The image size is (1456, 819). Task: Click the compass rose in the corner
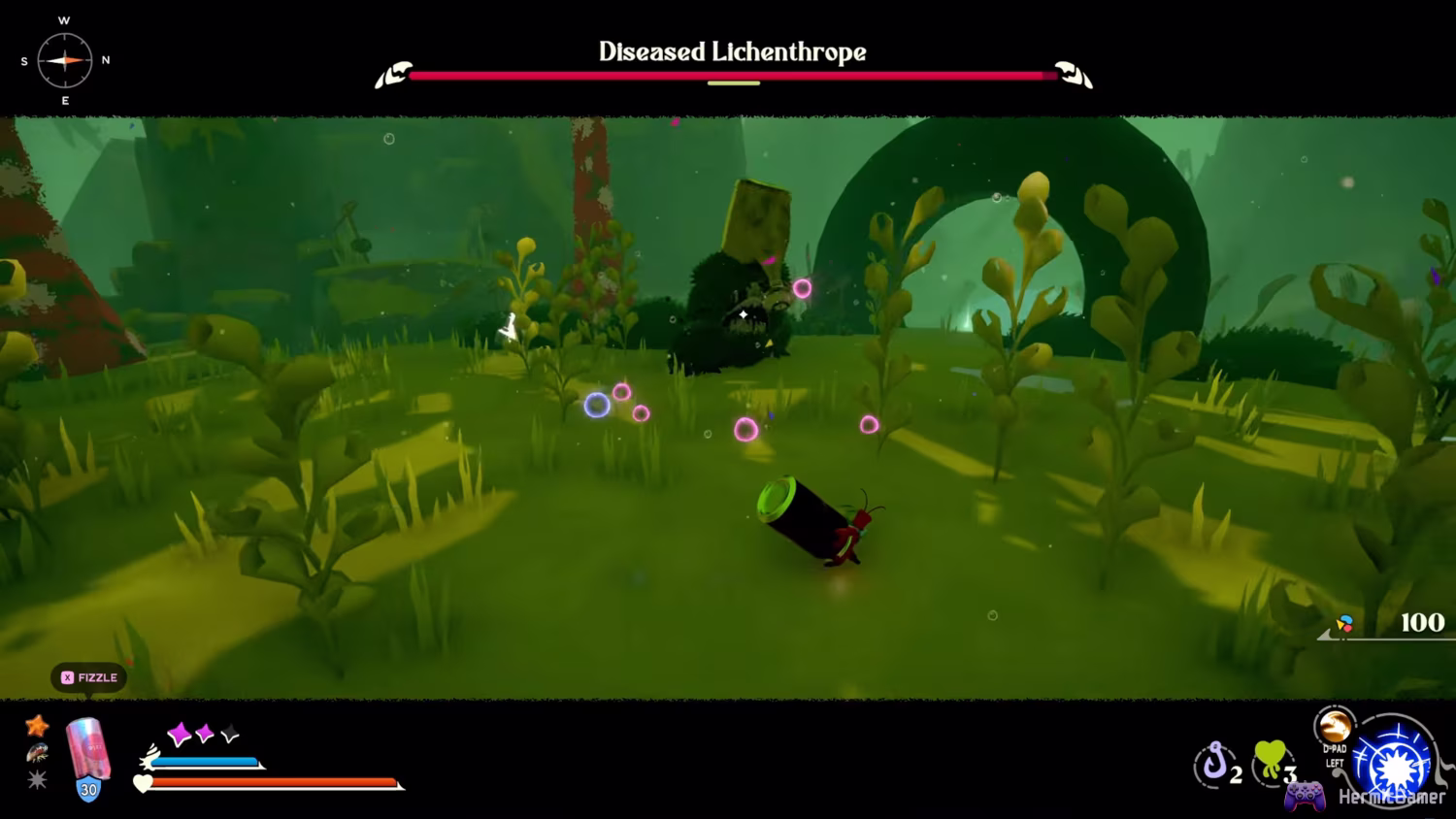pos(64,60)
